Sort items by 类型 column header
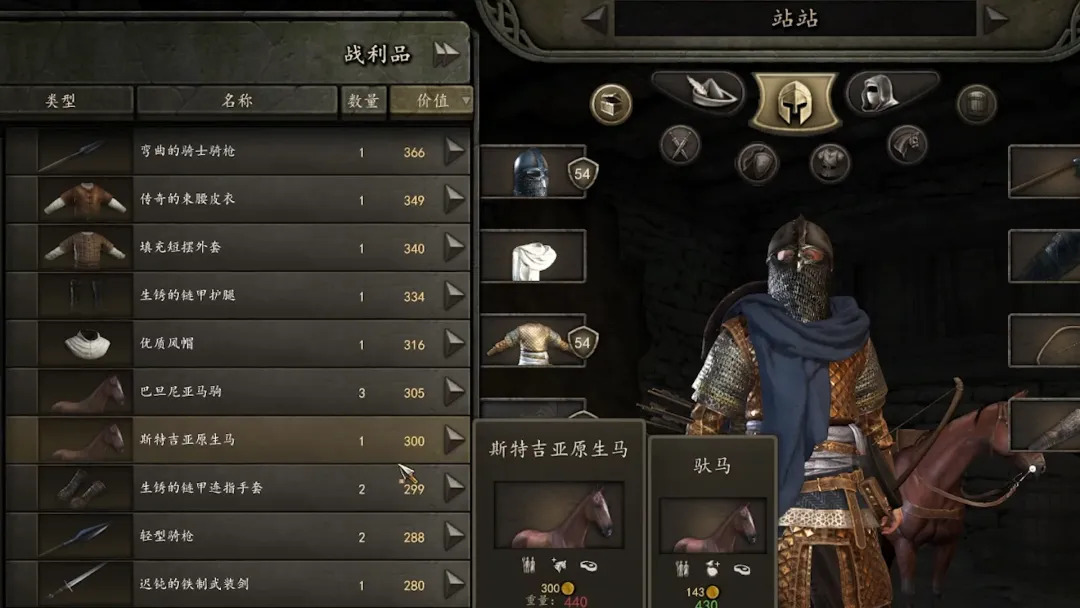 coord(62,101)
